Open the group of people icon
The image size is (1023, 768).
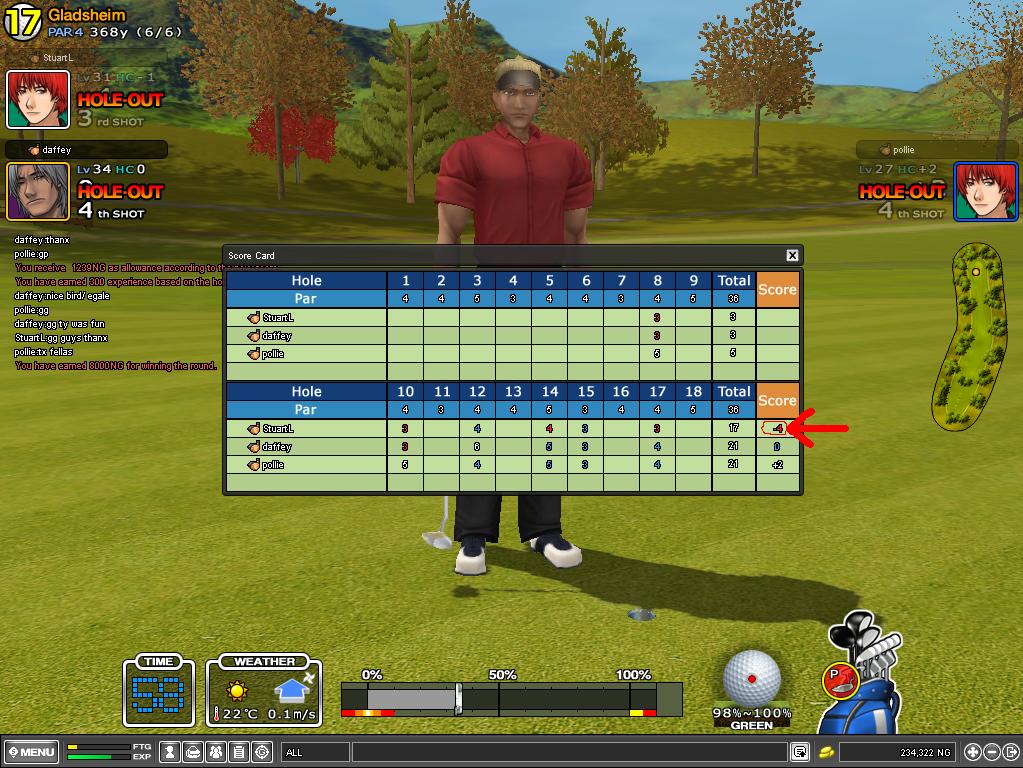(216, 752)
